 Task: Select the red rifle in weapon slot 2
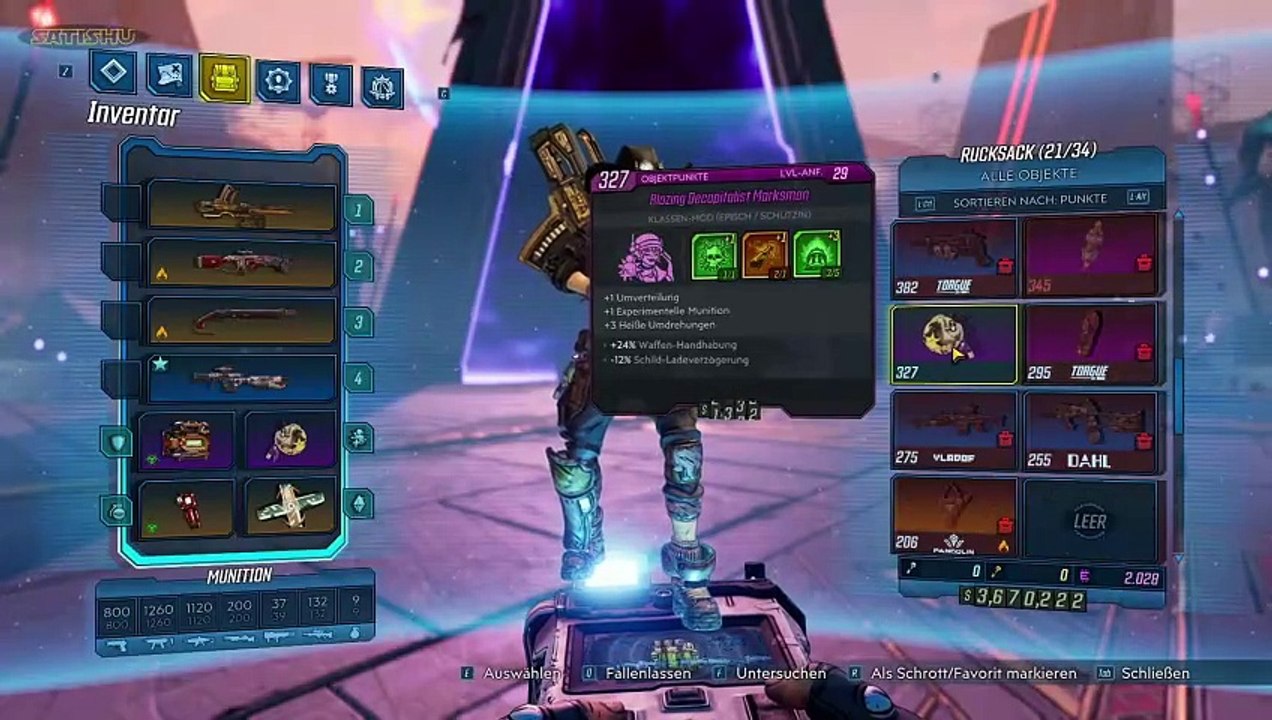[x=242, y=263]
